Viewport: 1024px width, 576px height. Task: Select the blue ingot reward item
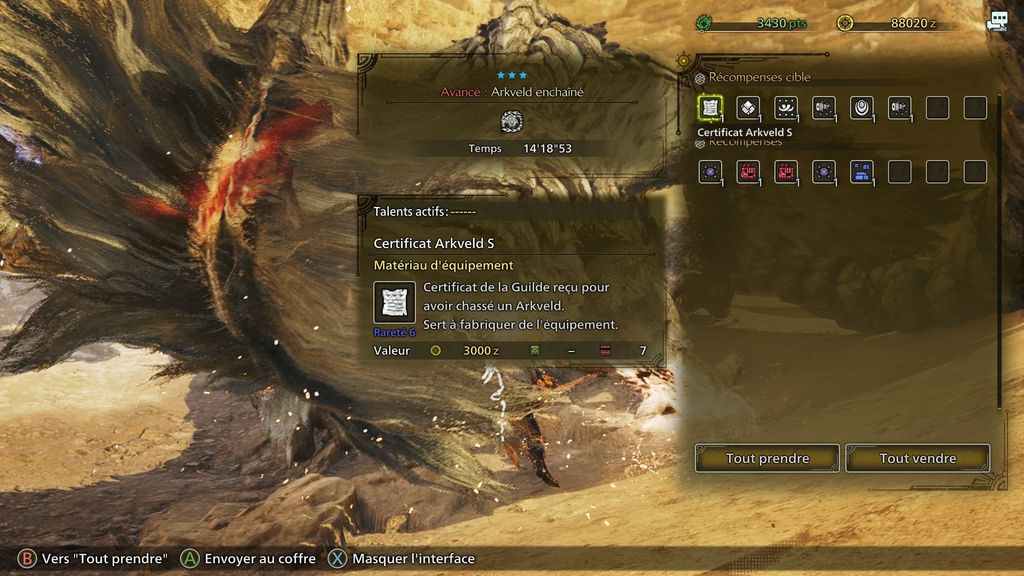pos(861,171)
